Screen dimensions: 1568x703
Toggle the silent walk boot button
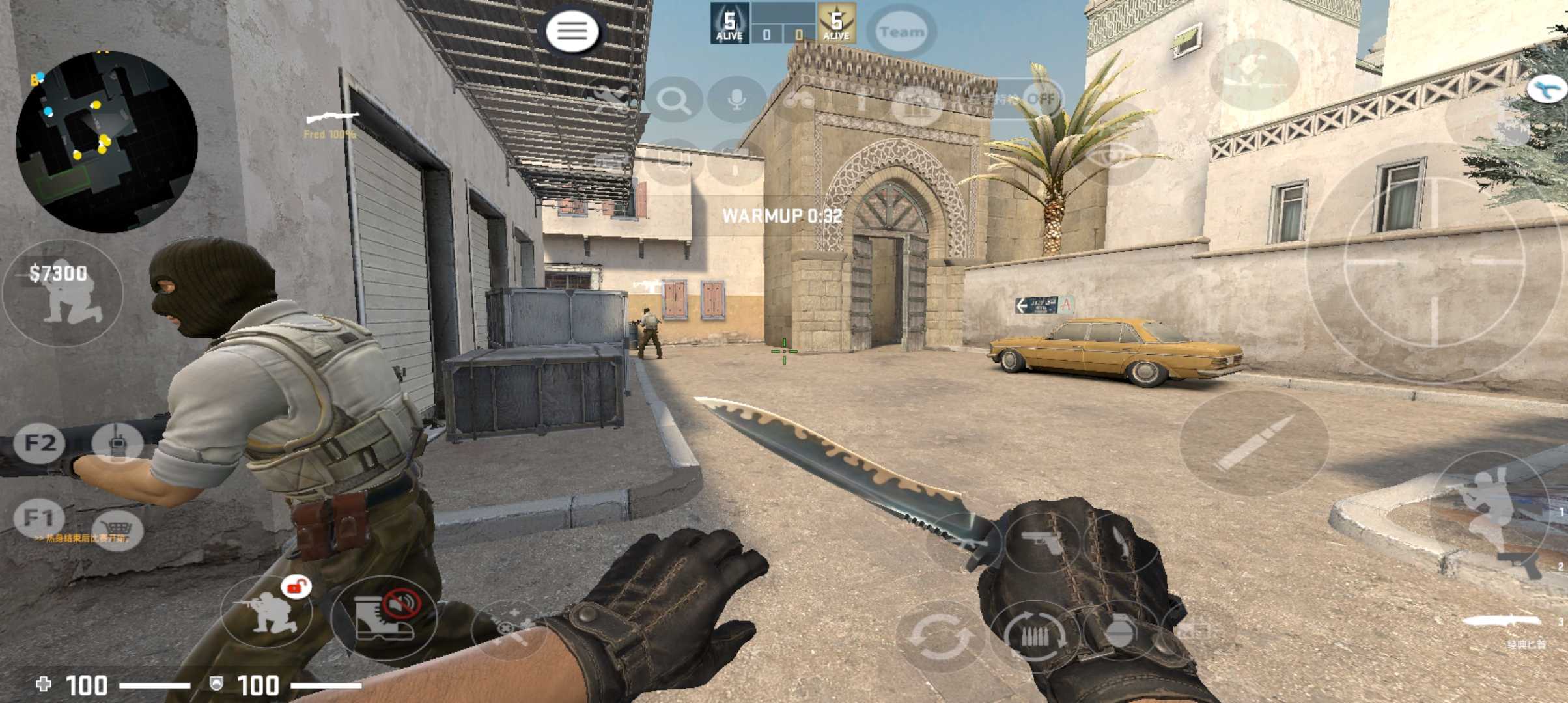pos(384,617)
